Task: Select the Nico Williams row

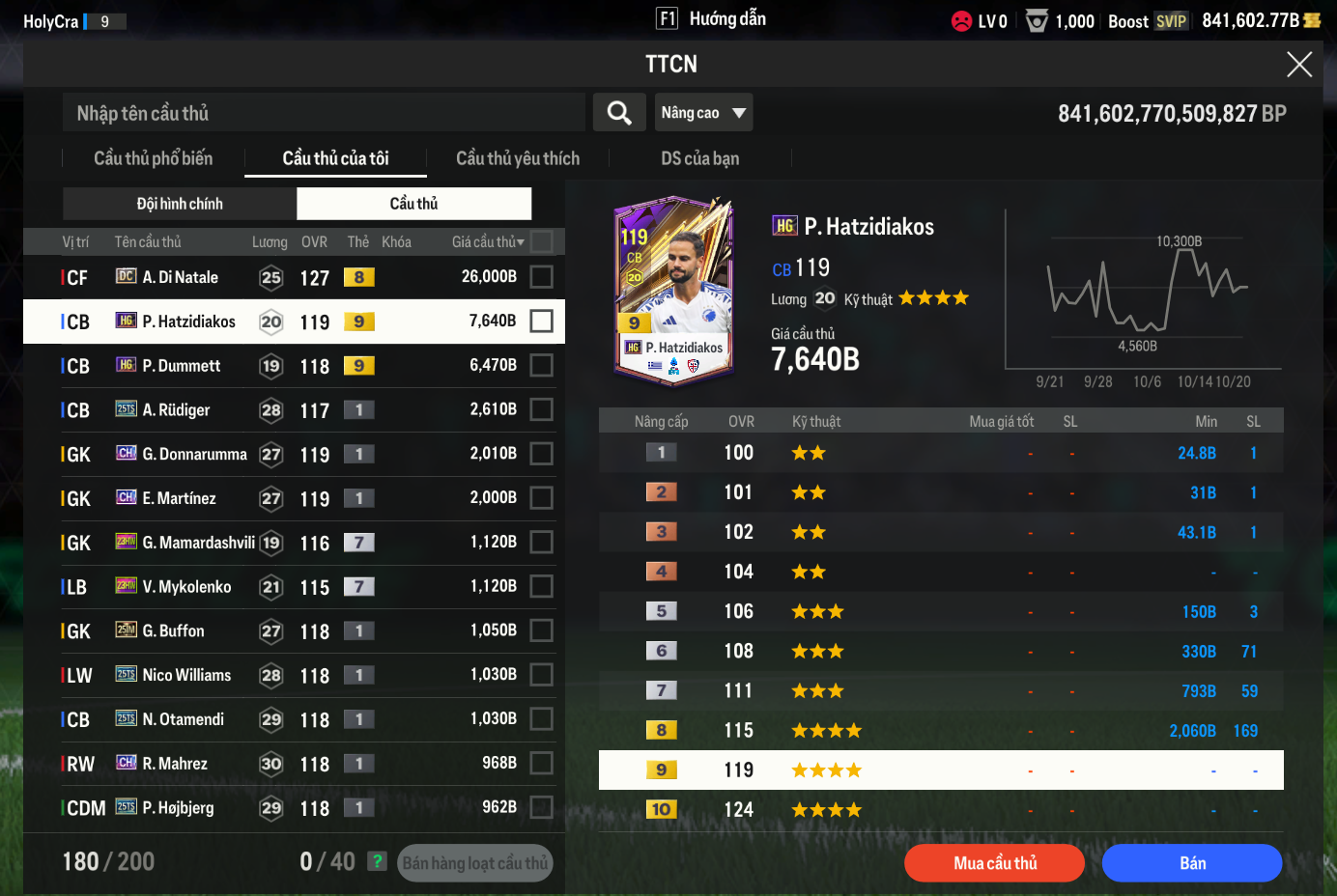Action: (290, 675)
